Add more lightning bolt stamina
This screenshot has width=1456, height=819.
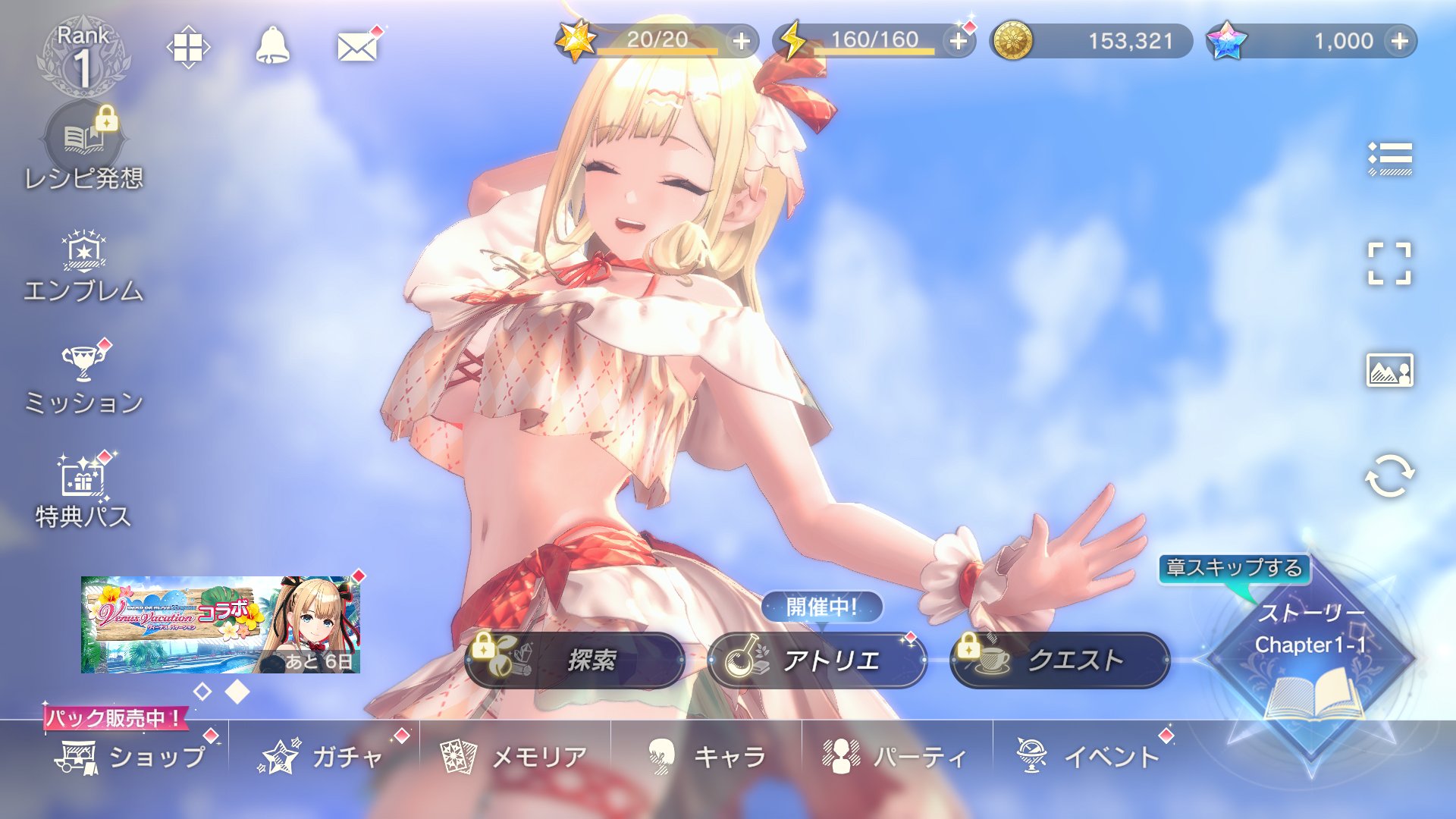(959, 41)
